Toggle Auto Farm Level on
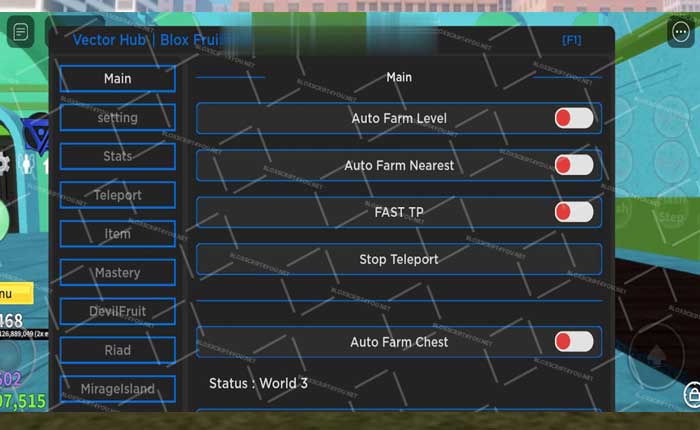 coord(574,118)
